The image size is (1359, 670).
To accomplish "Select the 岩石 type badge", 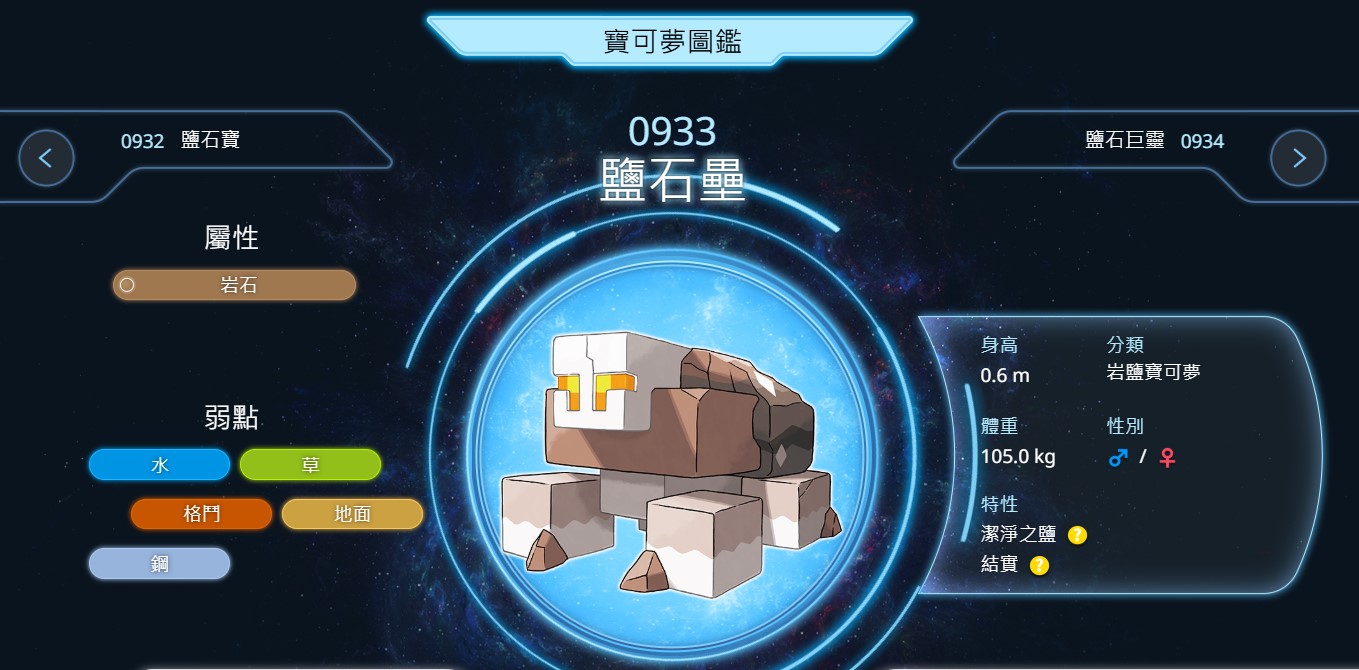I will tap(234, 285).
